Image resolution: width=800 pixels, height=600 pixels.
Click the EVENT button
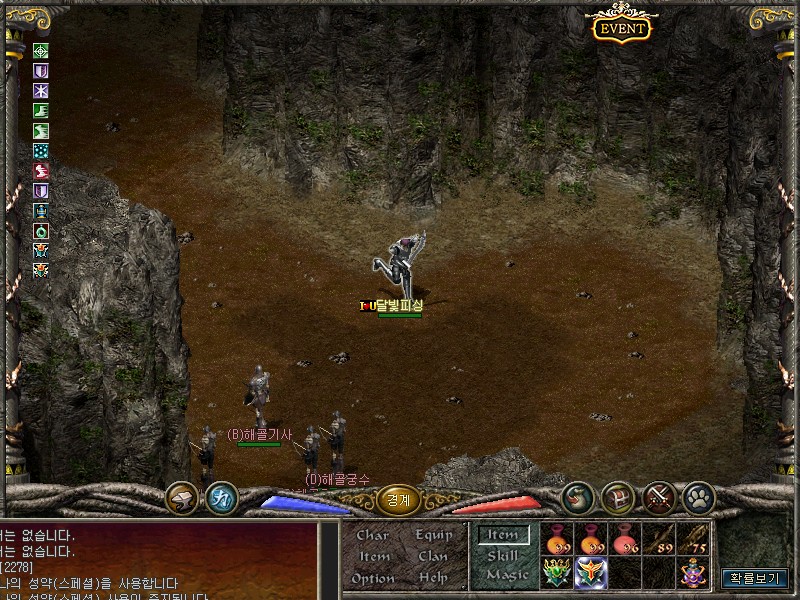(x=622, y=28)
